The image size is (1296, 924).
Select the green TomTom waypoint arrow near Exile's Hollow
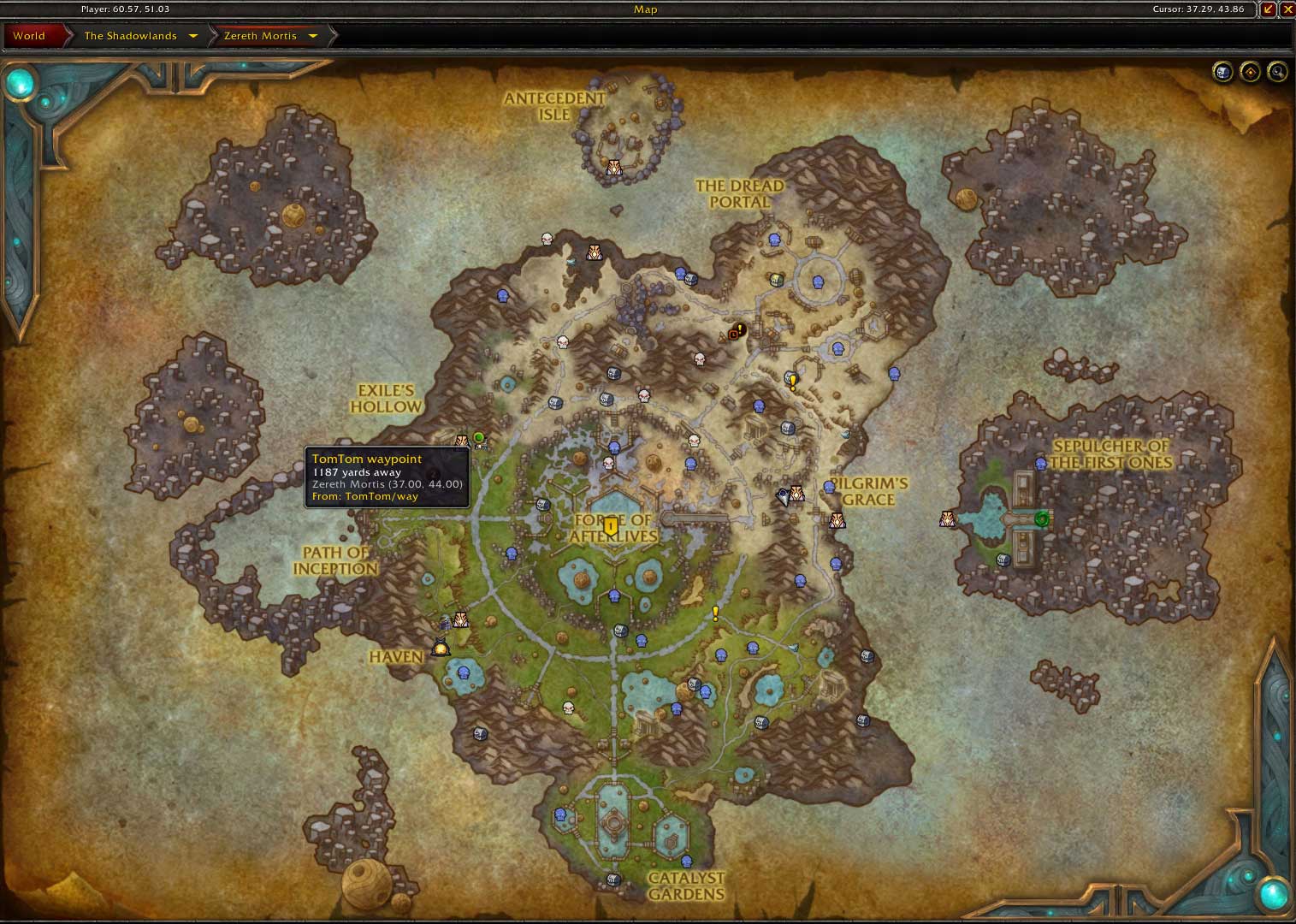click(478, 438)
